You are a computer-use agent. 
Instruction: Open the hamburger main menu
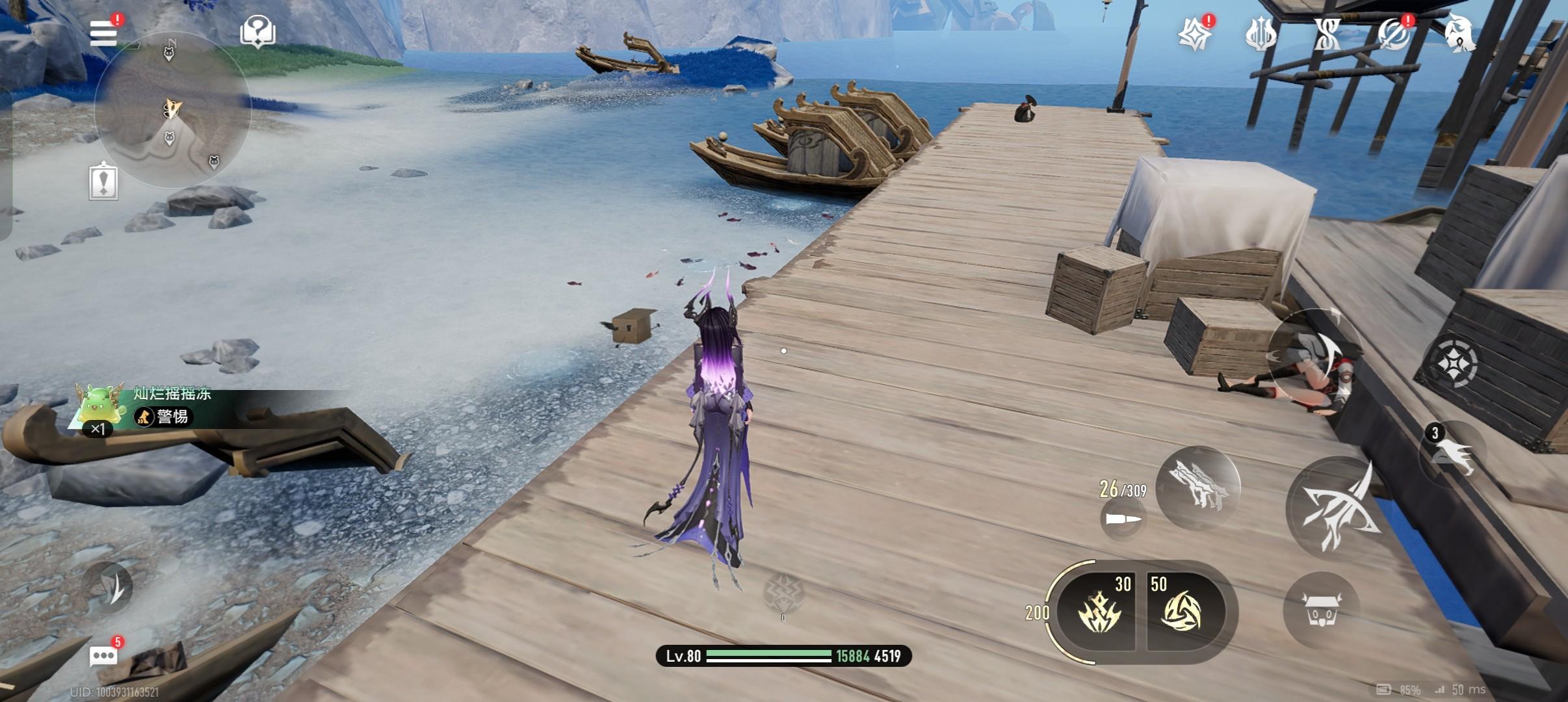click(103, 32)
